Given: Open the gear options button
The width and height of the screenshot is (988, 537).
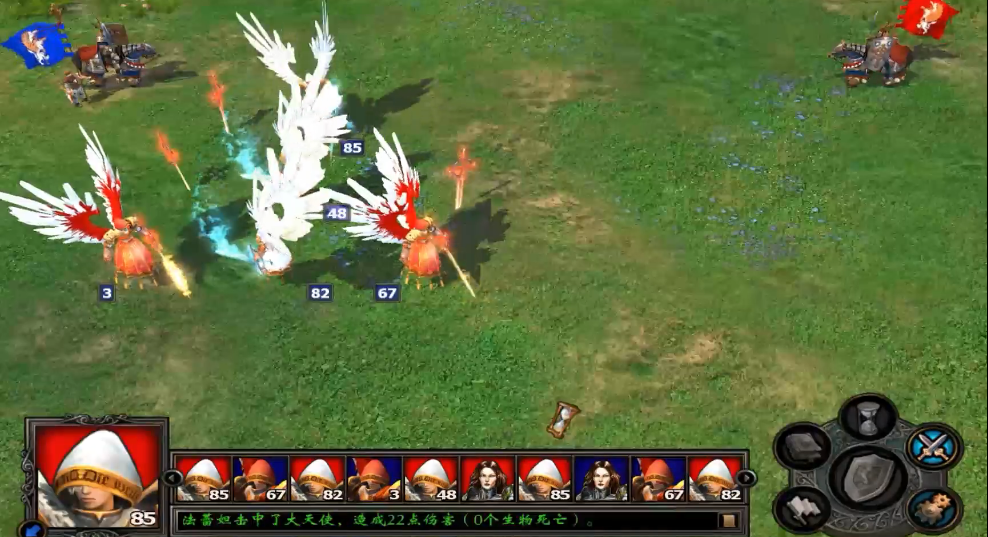Looking at the screenshot, I should (935, 508).
